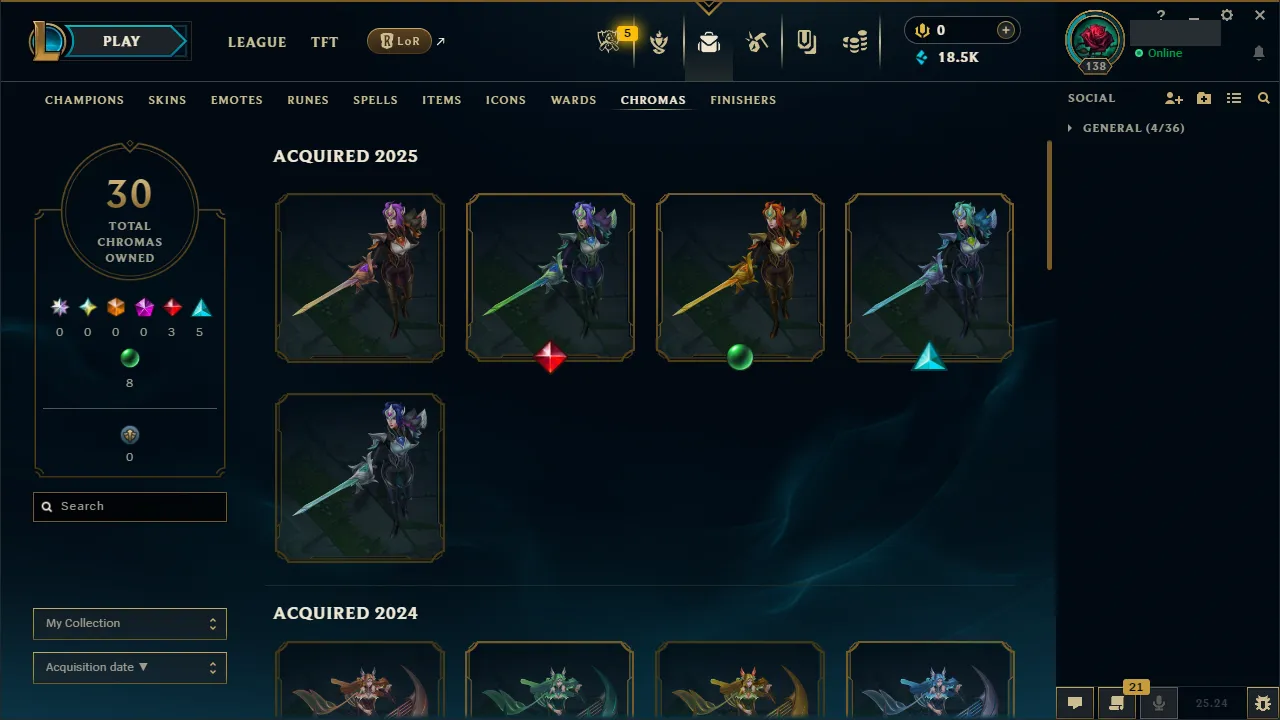Click the patch notes scroll icon with 21 badge
The height and width of the screenshot is (720, 1280).
pos(1116,703)
